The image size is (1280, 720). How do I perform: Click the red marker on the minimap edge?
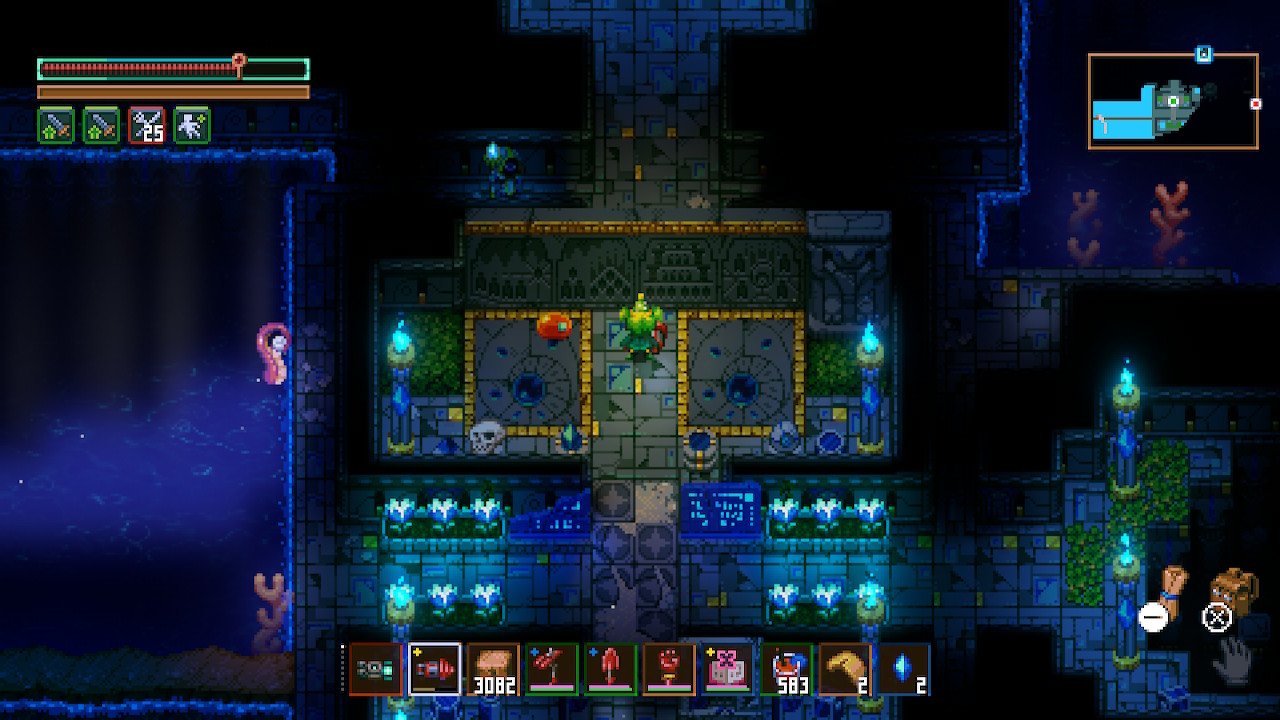tap(1256, 103)
